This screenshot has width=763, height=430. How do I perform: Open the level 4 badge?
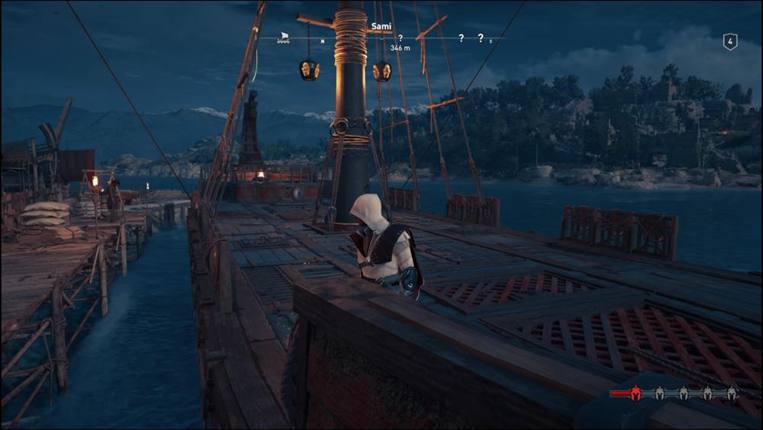[x=730, y=41]
